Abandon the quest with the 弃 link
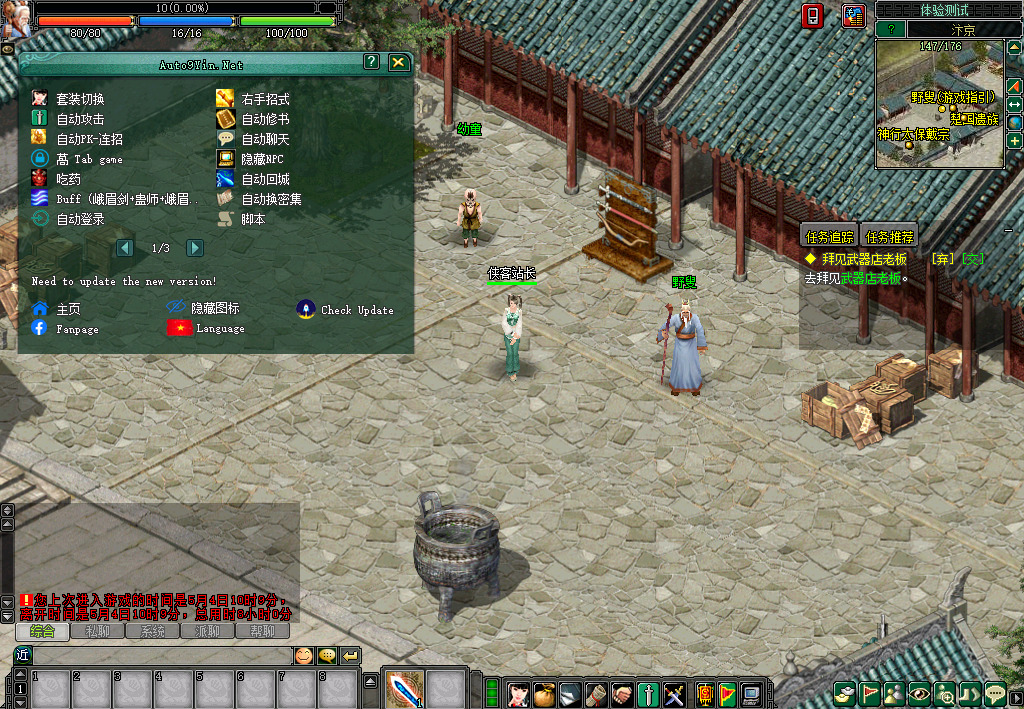The height and width of the screenshot is (709, 1024). (x=941, y=259)
